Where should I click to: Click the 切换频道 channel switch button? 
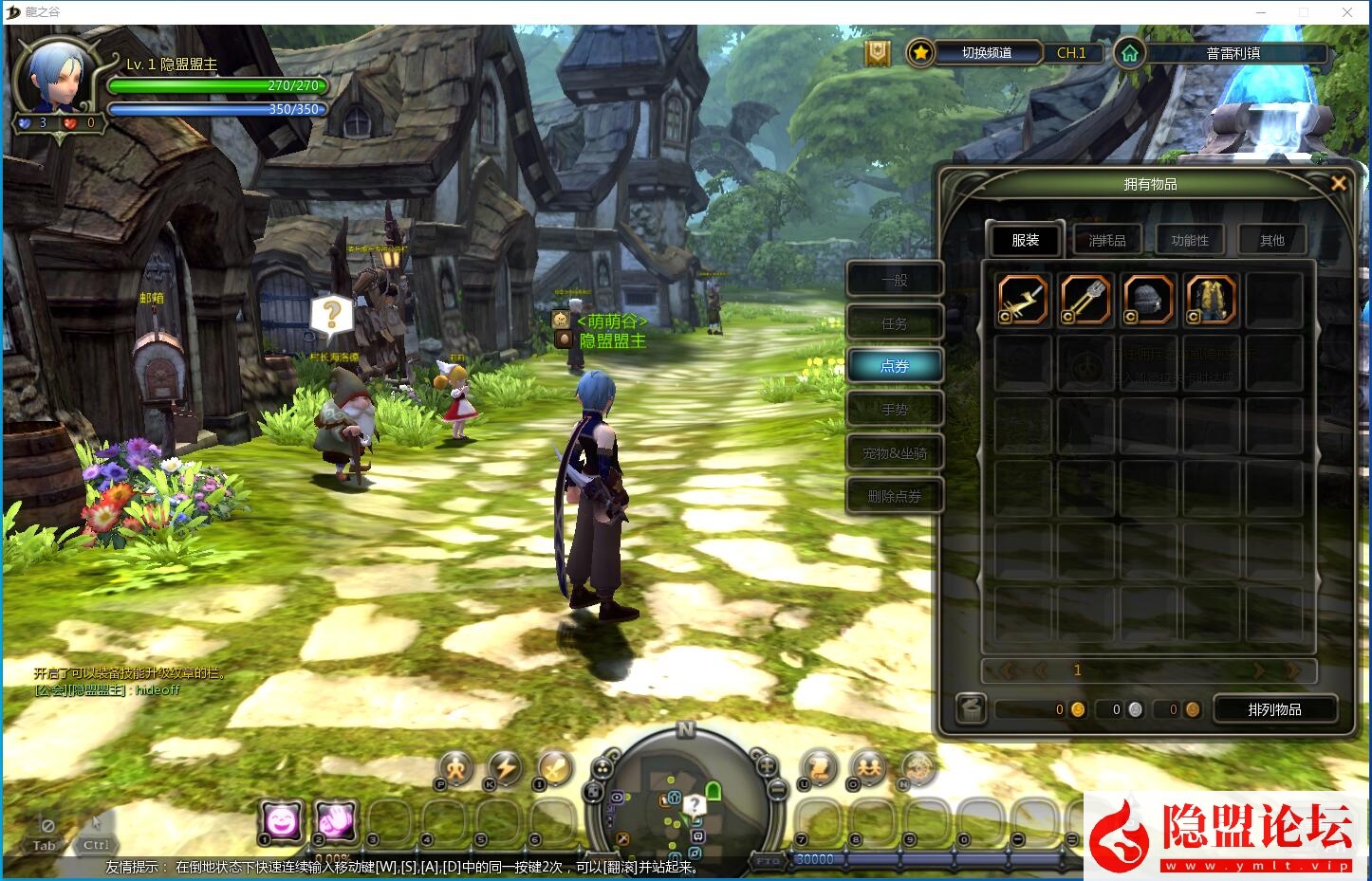pos(987,53)
